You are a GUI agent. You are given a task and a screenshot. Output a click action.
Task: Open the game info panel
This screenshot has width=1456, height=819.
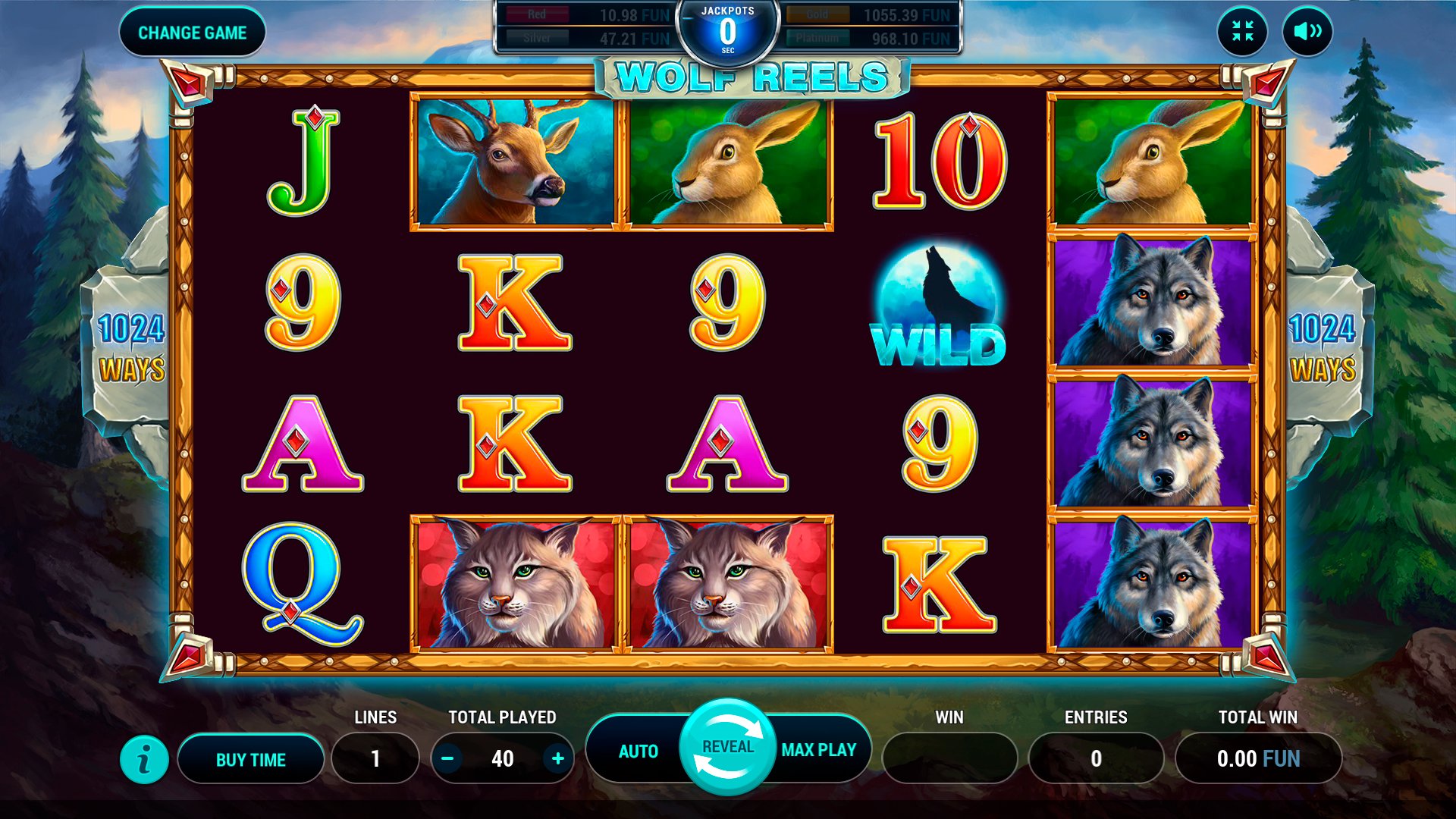pos(144,759)
